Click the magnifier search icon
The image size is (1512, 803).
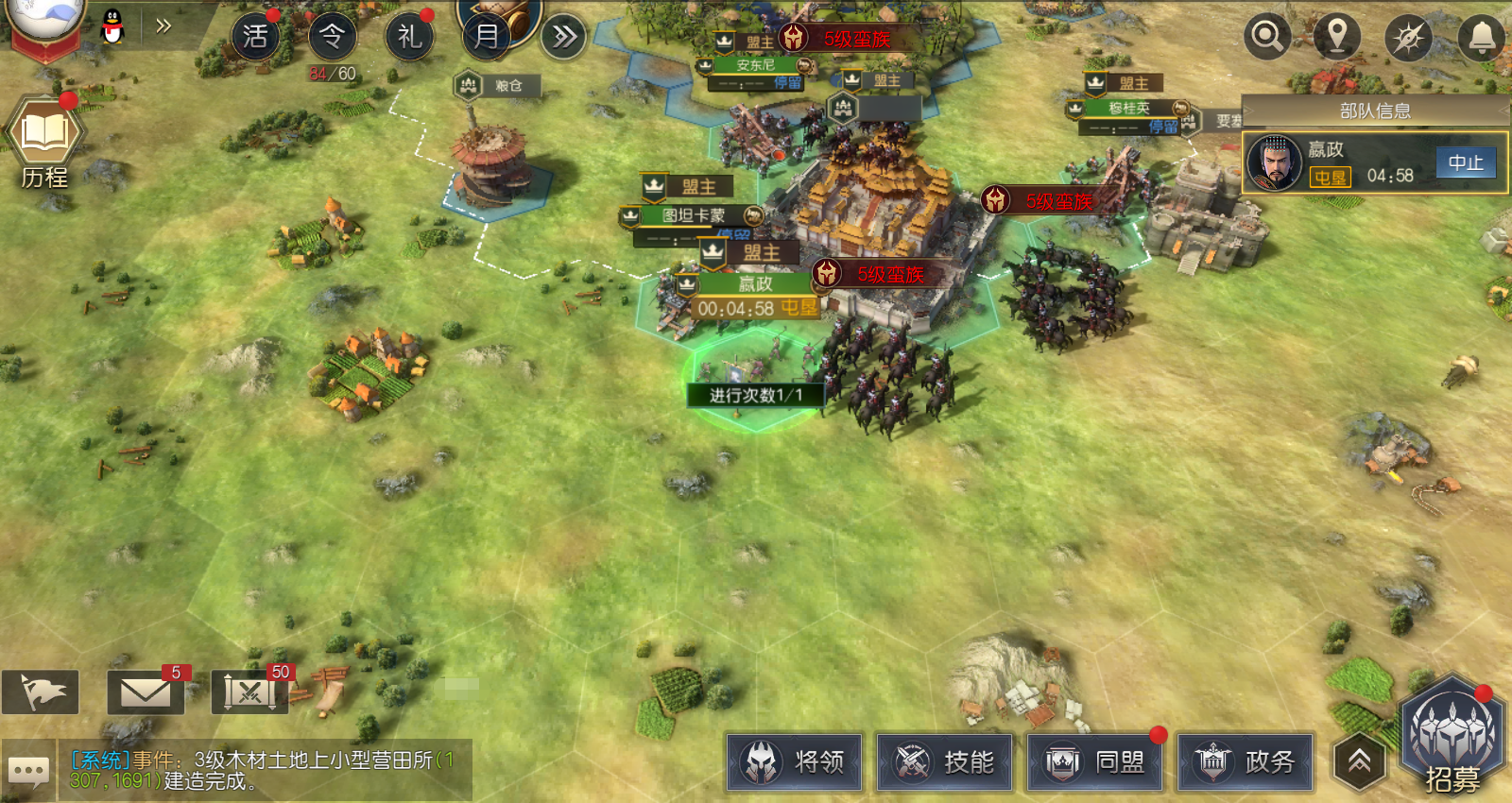pyautogui.click(x=1266, y=37)
